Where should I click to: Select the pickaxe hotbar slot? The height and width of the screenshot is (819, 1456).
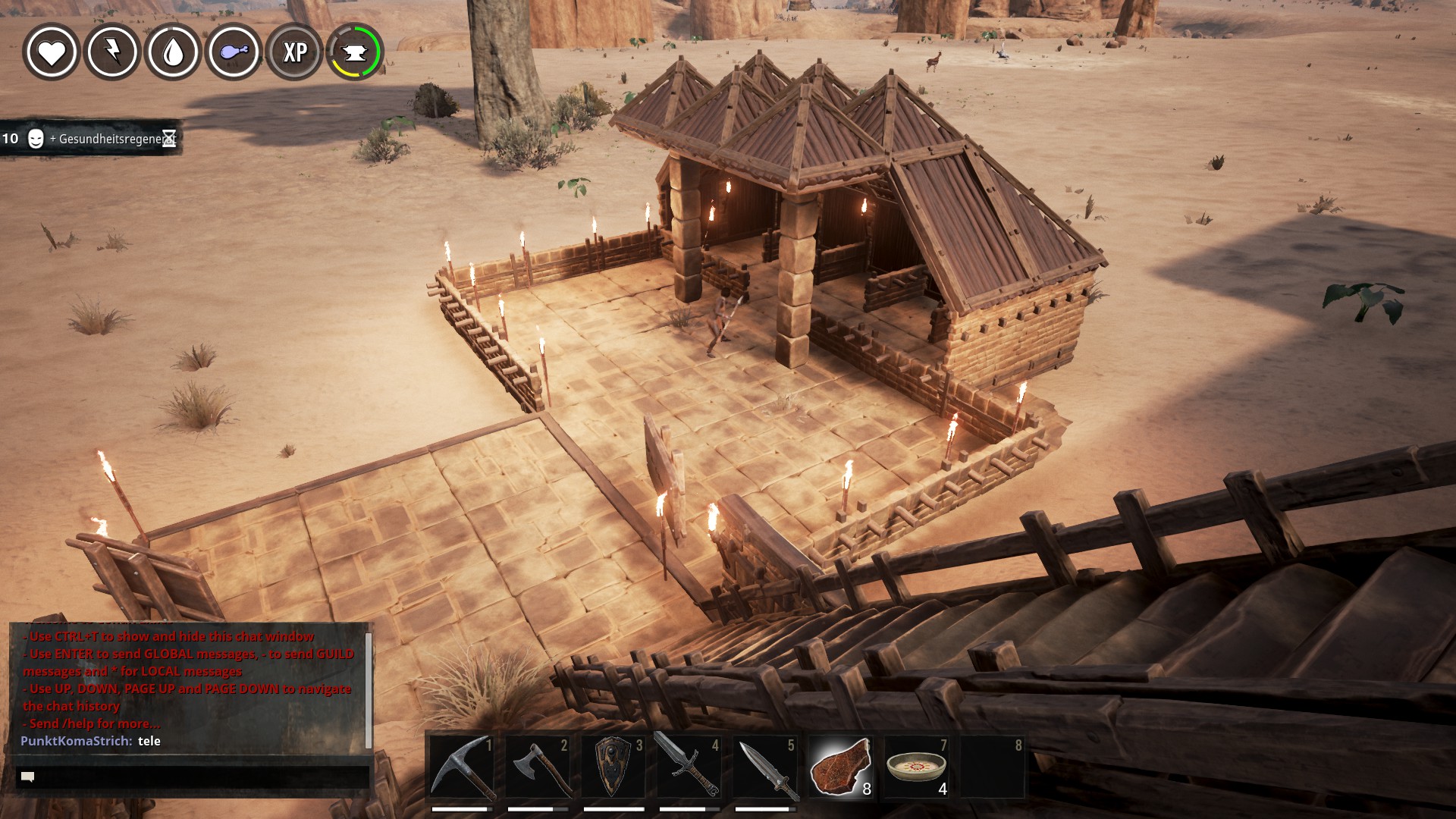point(462,767)
